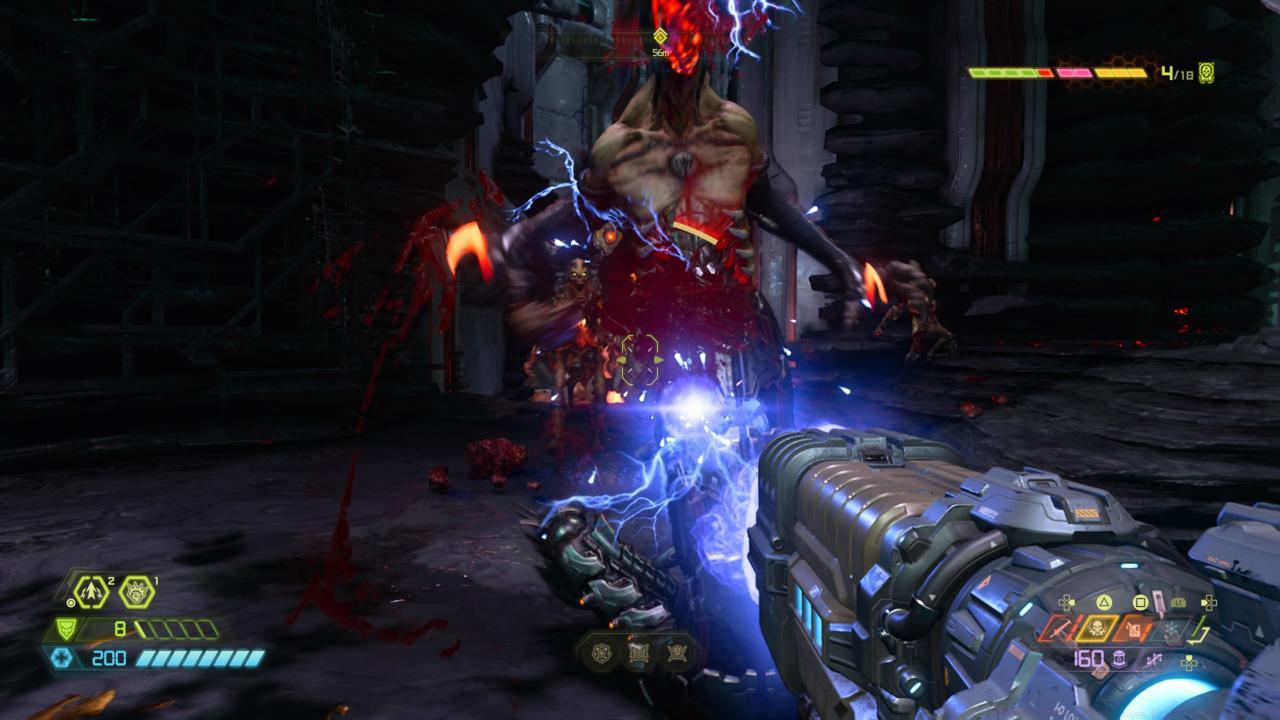Click the yellow weapon-swap arrow icon
This screenshot has height=720, width=1280.
point(1198,630)
